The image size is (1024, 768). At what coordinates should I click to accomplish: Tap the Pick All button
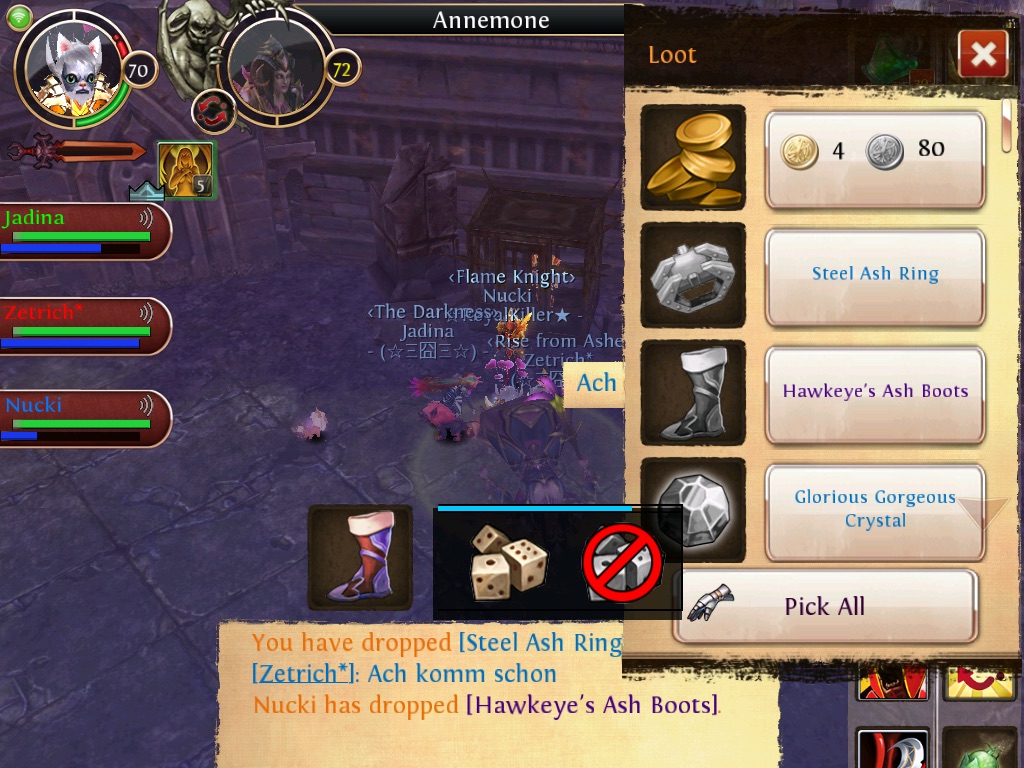click(x=824, y=606)
